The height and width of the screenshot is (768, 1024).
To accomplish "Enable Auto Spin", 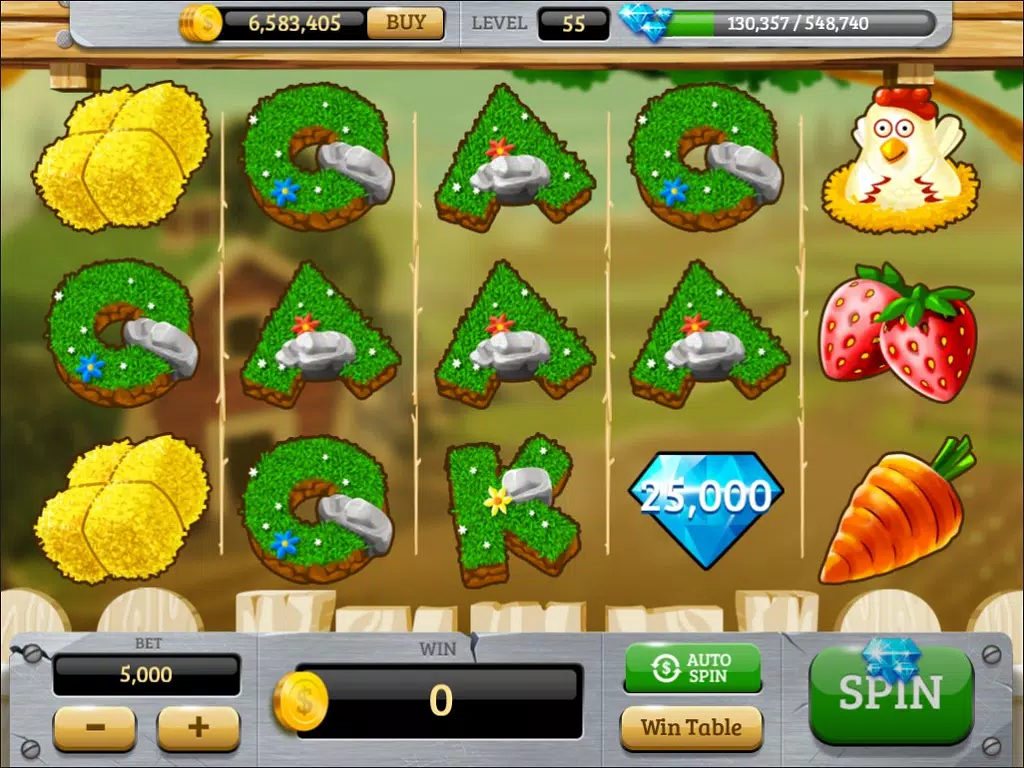I will [x=692, y=668].
